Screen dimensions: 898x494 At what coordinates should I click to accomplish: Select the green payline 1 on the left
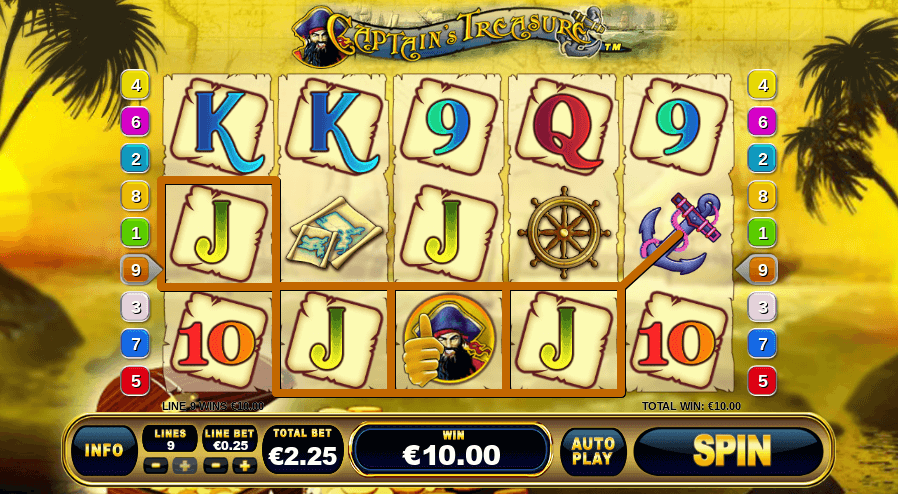click(x=135, y=232)
